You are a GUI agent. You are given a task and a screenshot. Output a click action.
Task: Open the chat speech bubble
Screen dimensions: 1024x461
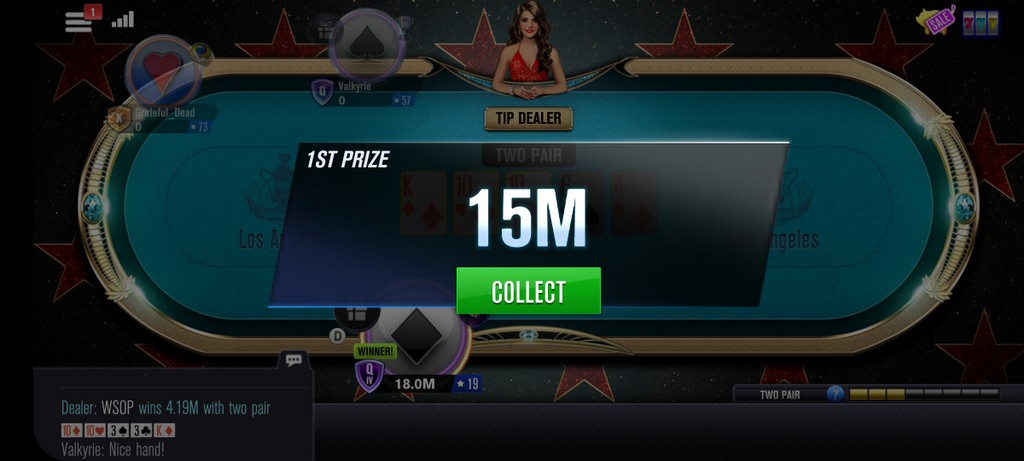coord(293,359)
